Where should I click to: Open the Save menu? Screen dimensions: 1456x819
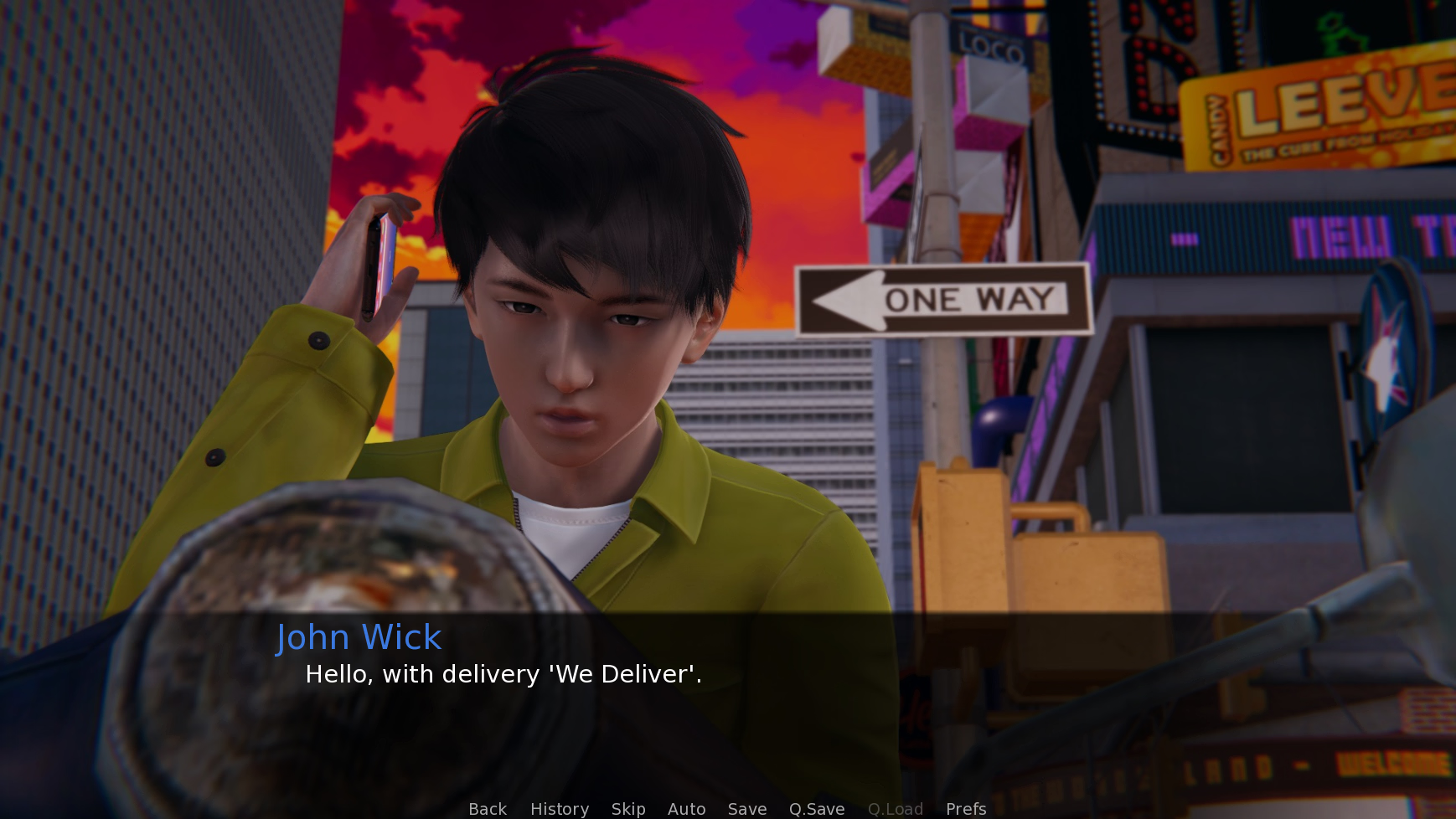pos(747,809)
